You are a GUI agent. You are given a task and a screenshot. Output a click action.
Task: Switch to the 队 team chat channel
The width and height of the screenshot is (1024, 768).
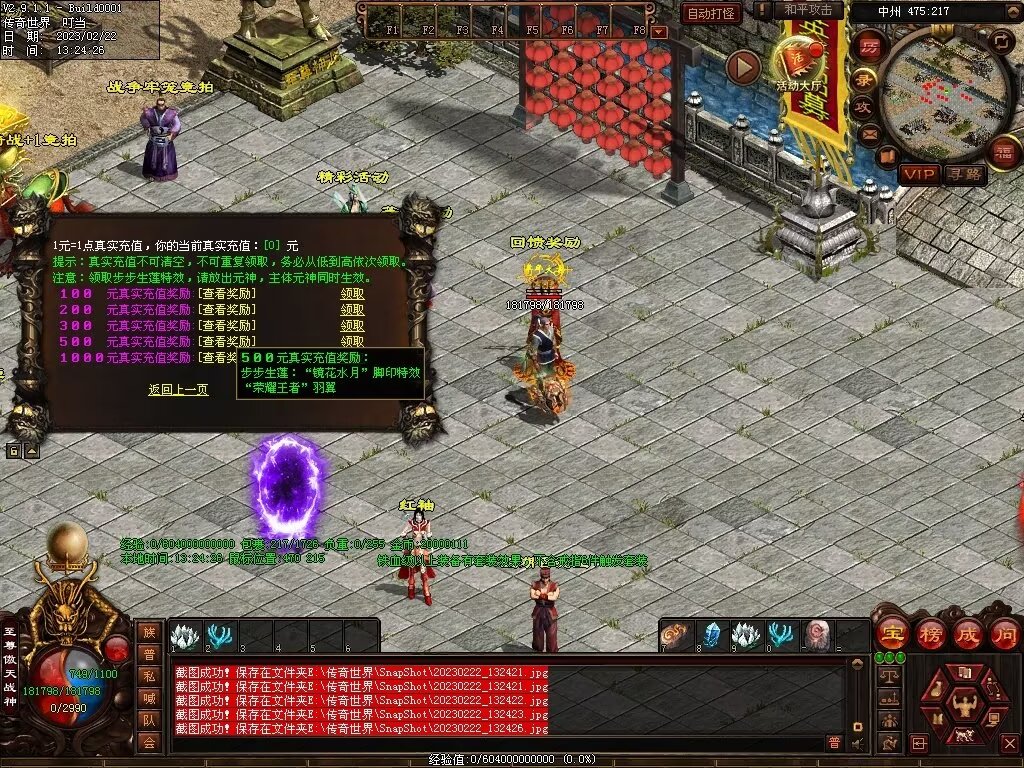pyautogui.click(x=149, y=719)
